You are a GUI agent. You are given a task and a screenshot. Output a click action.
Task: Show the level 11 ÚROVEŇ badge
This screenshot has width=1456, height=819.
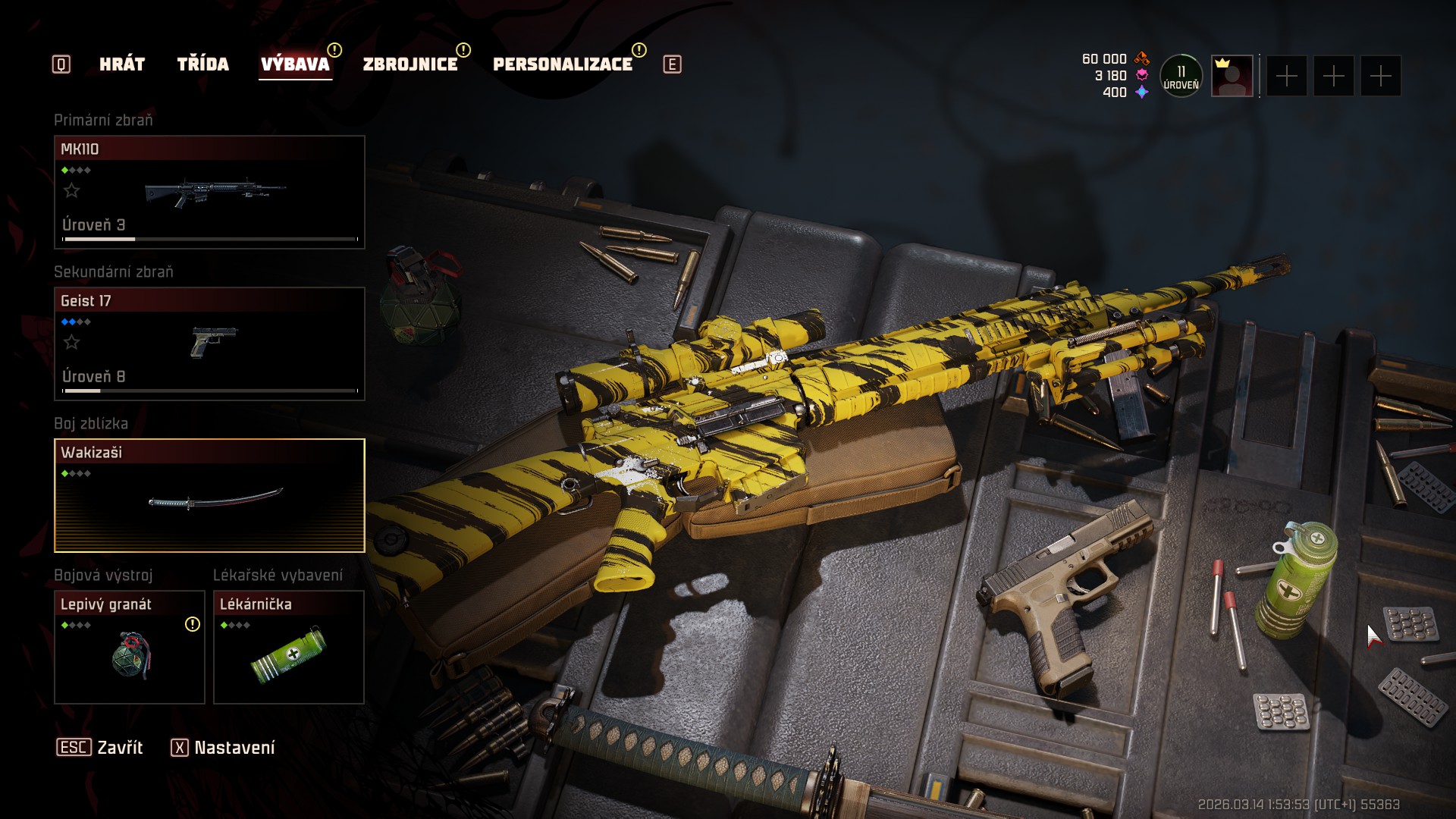pyautogui.click(x=1181, y=76)
